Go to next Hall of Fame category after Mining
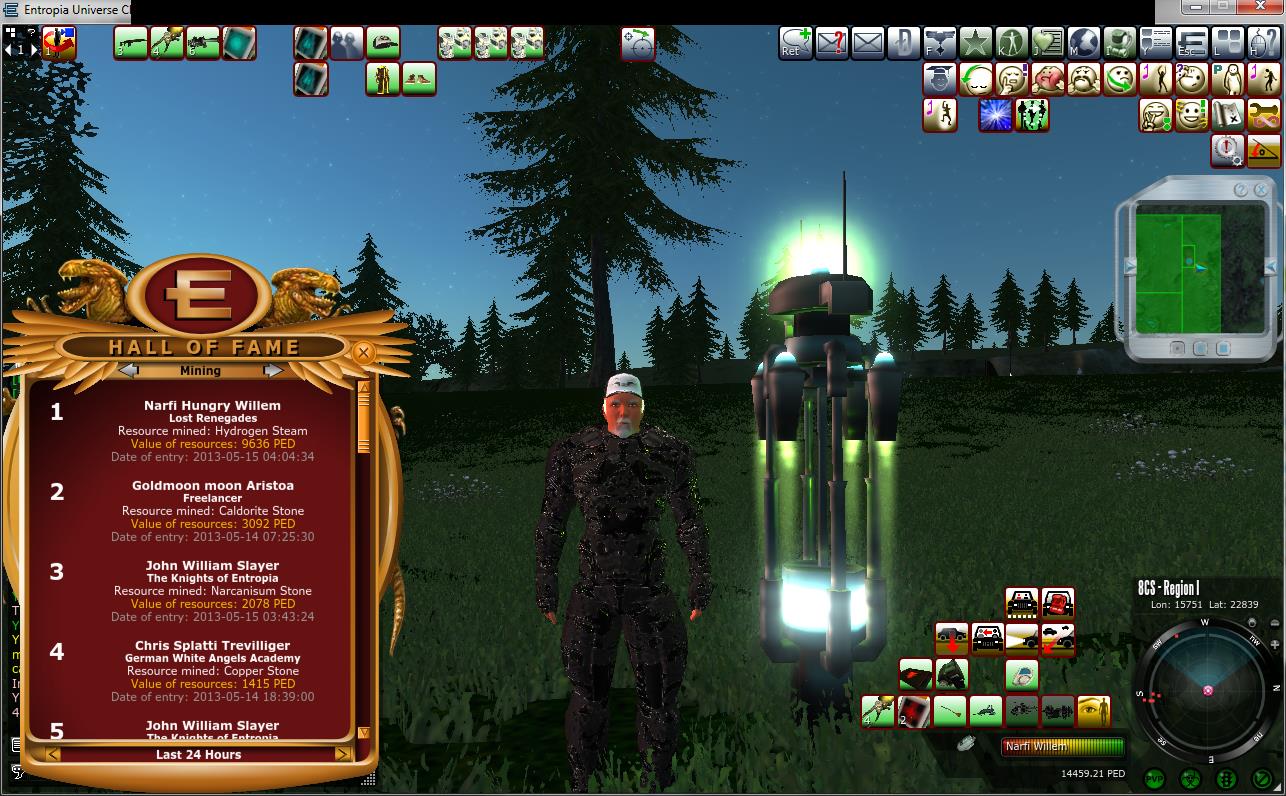 tap(273, 370)
